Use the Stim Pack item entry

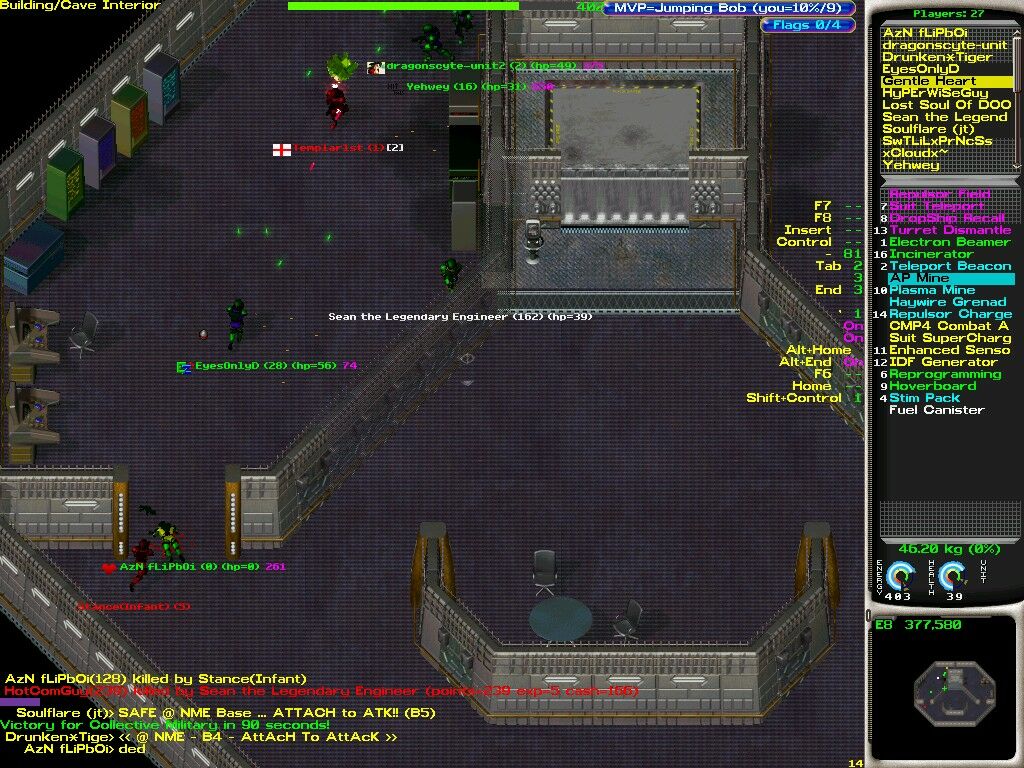(x=923, y=398)
